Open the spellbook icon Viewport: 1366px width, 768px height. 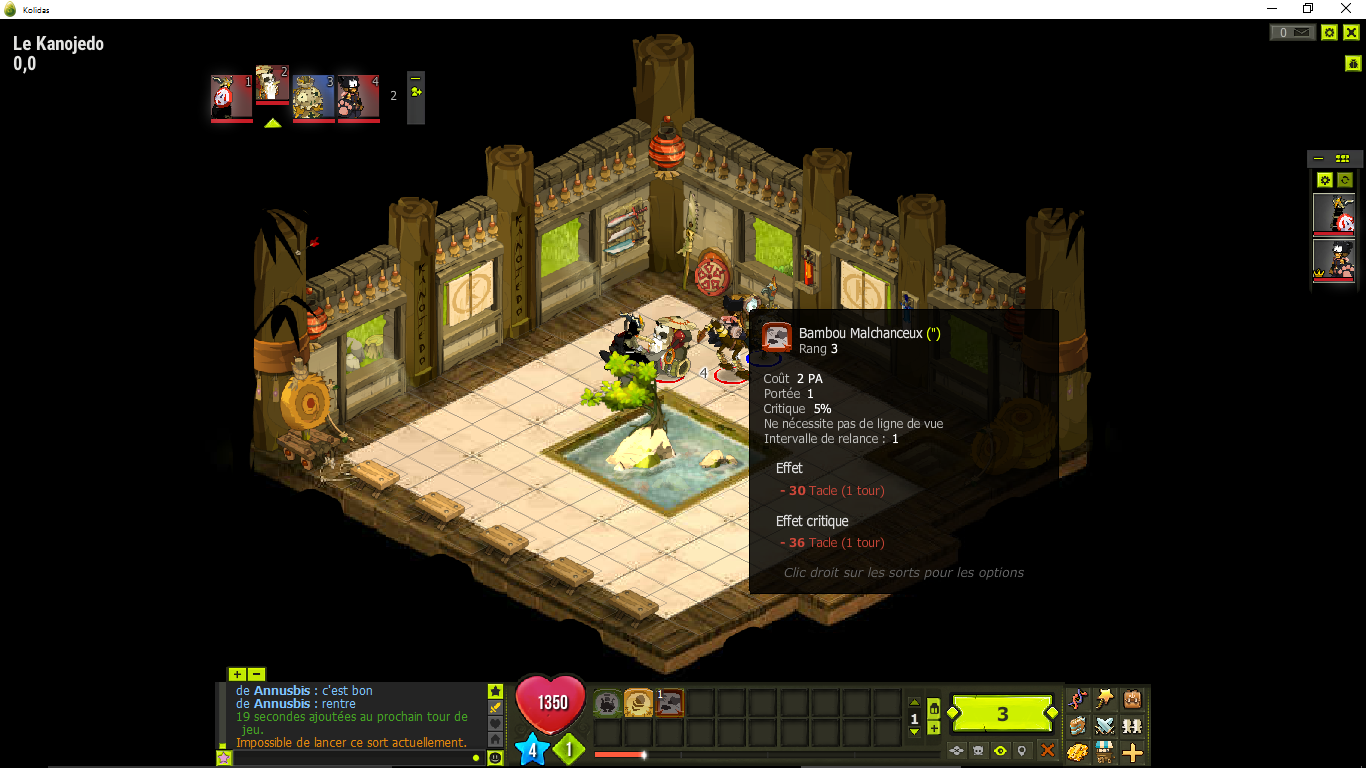pyautogui.click(x=1078, y=727)
